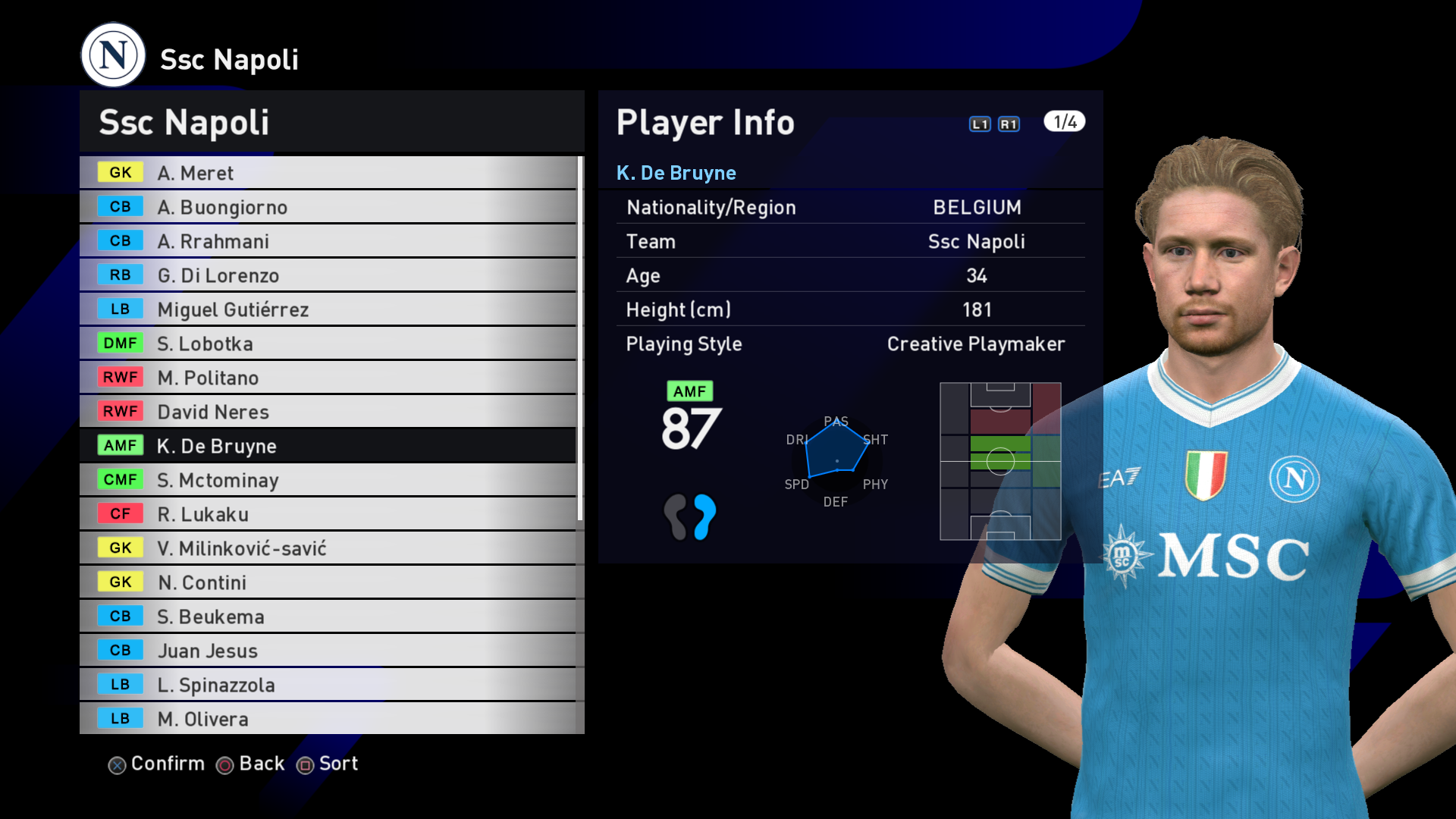Pick striker R. Lukaku

pyautogui.click(x=328, y=514)
